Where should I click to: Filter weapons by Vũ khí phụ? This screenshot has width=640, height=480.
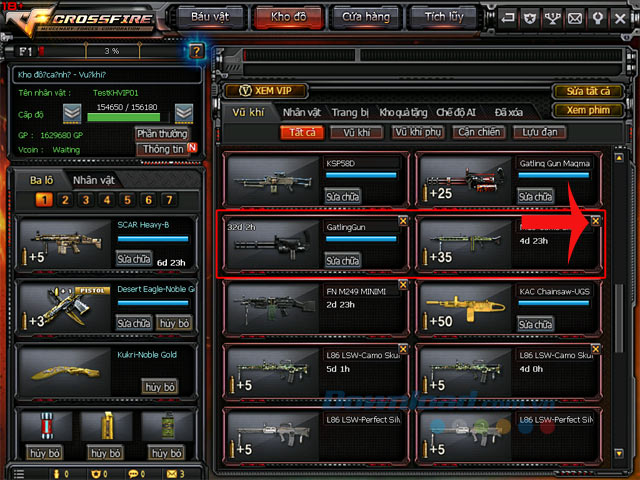(x=416, y=132)
